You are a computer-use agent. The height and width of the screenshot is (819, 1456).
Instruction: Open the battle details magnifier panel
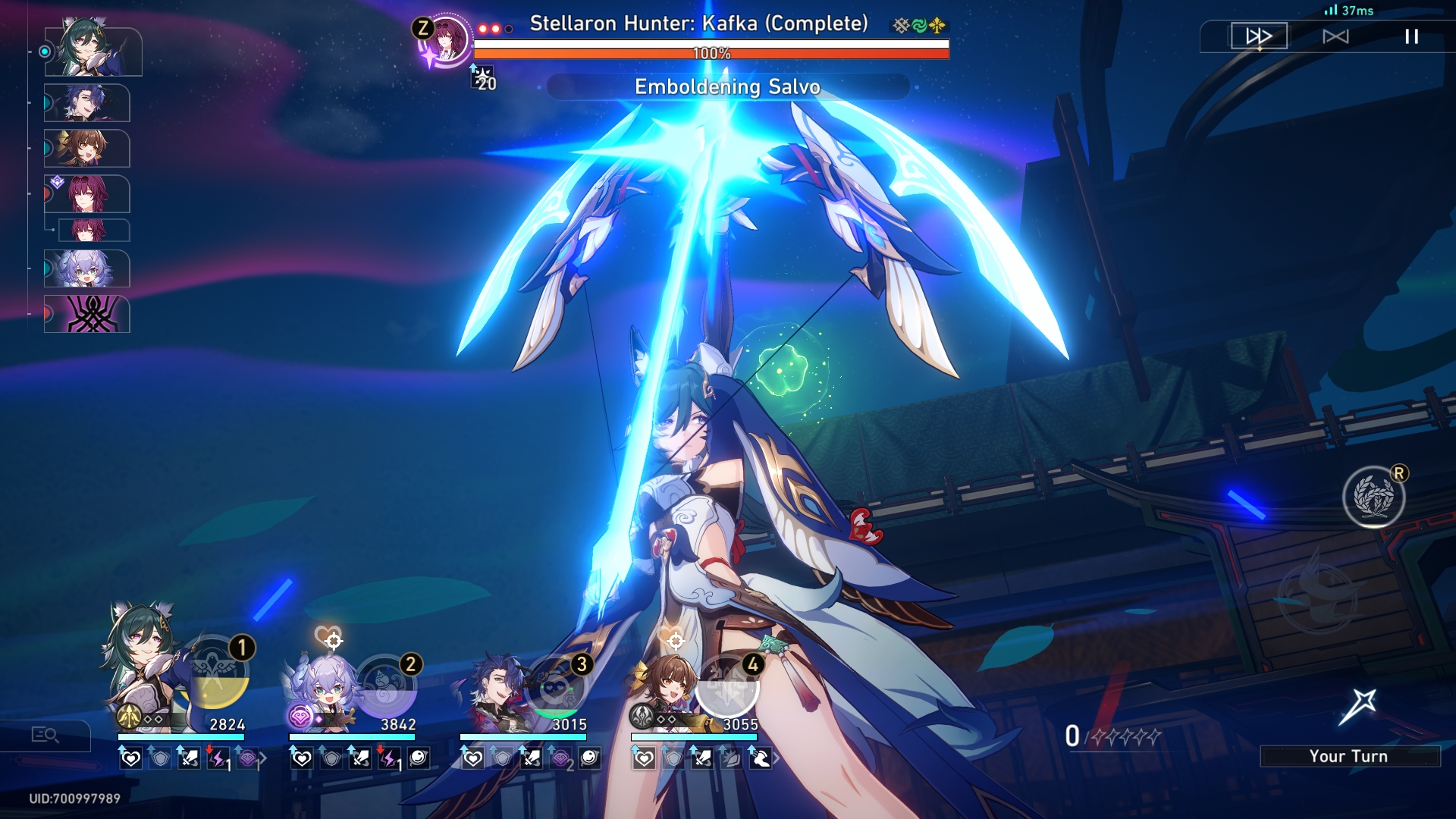click(x=45, y=735)
